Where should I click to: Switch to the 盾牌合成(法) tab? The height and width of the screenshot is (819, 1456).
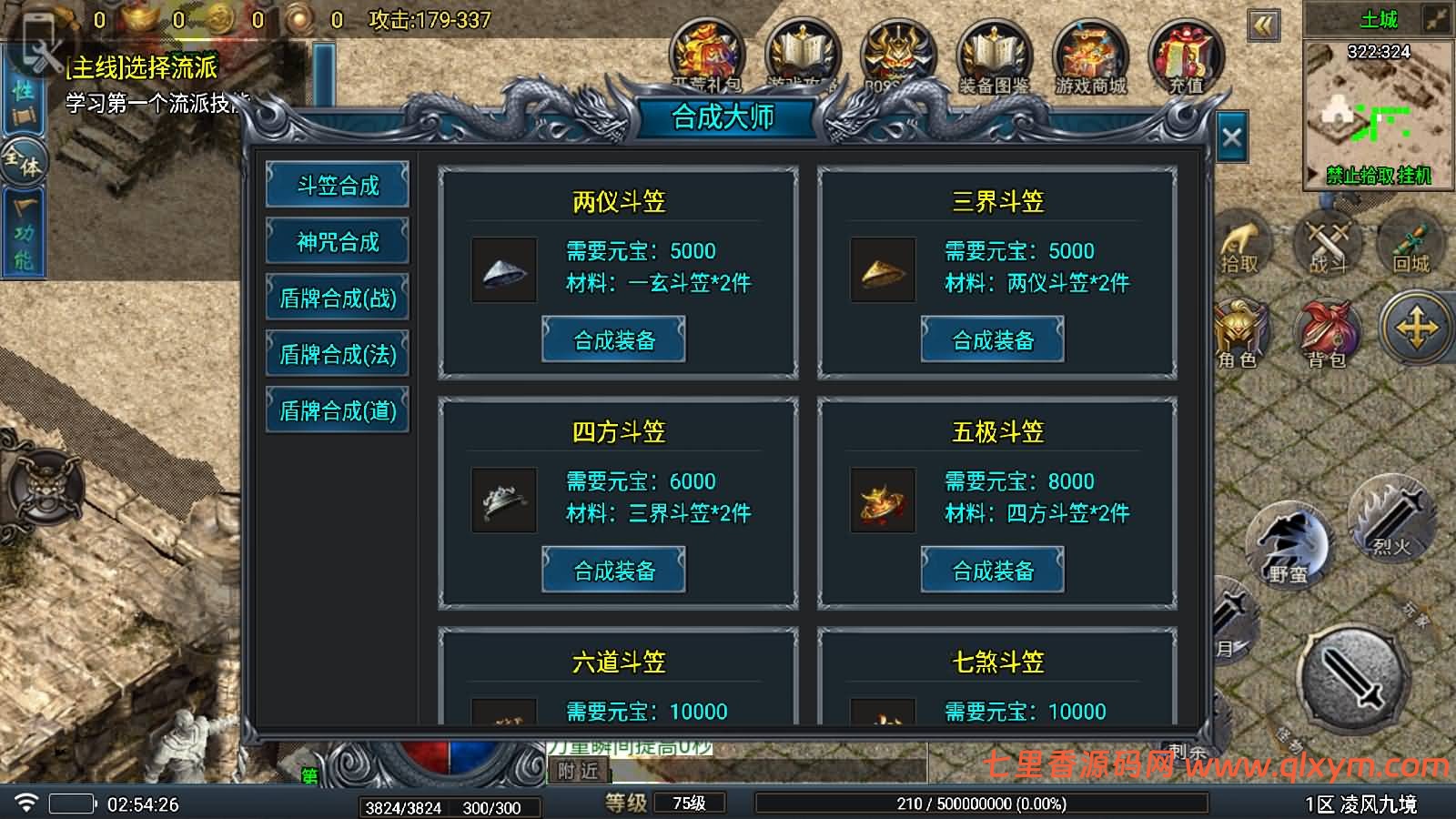pos(337,353)
